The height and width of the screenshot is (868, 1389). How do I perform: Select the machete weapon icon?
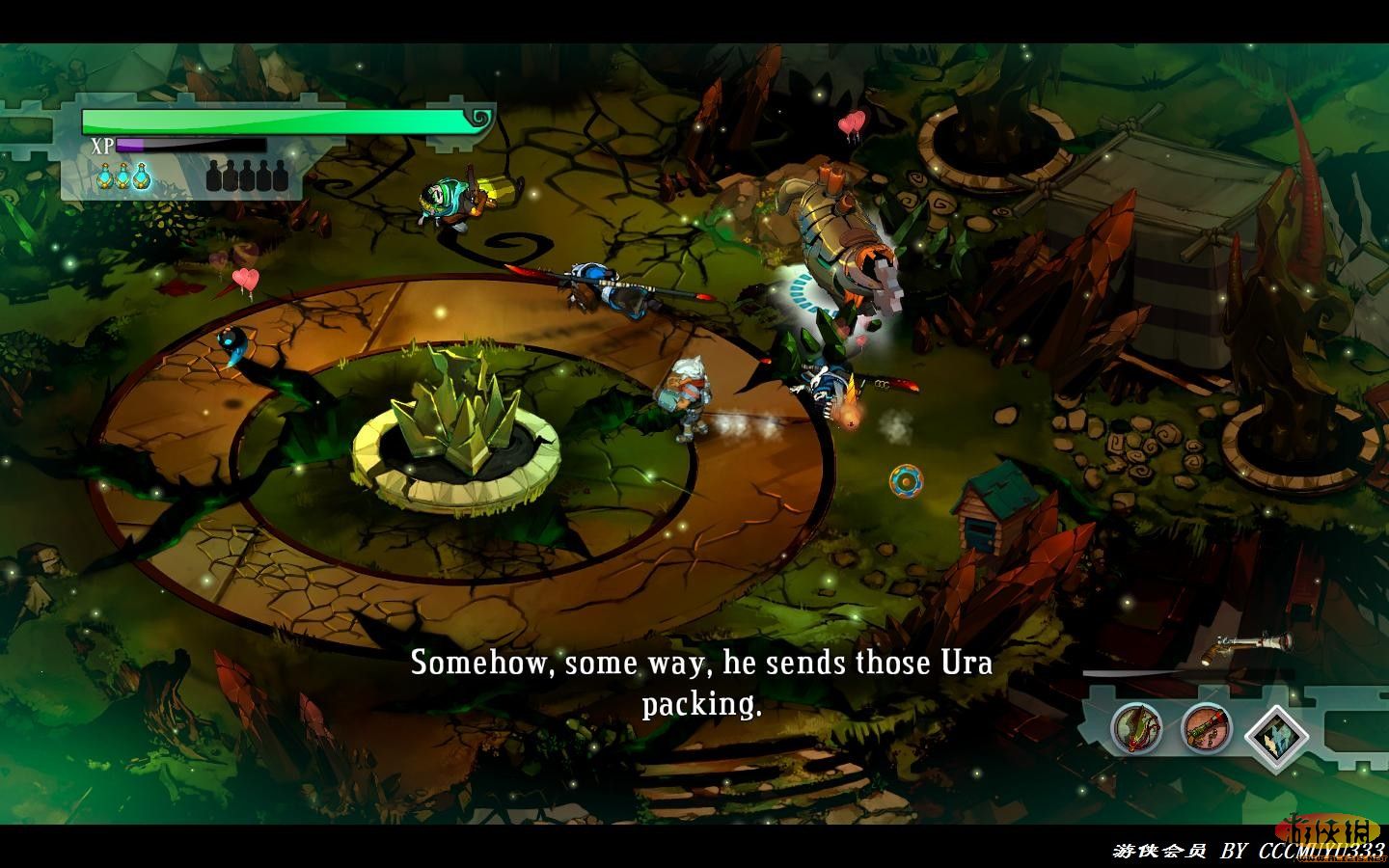coord(1136,728)
